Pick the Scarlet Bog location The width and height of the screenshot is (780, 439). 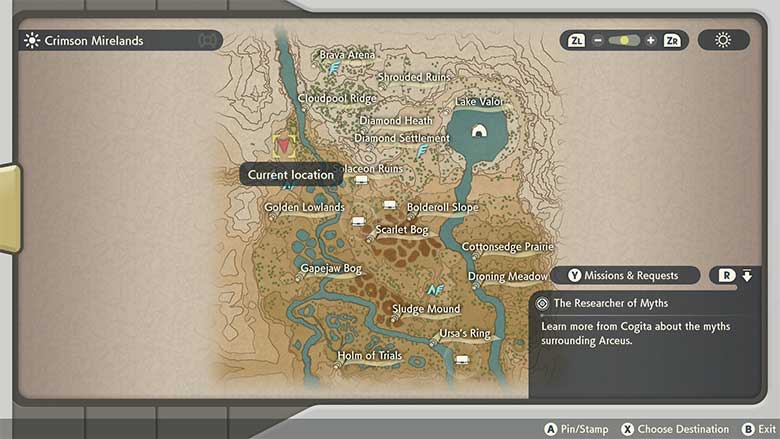coord(401,230)
